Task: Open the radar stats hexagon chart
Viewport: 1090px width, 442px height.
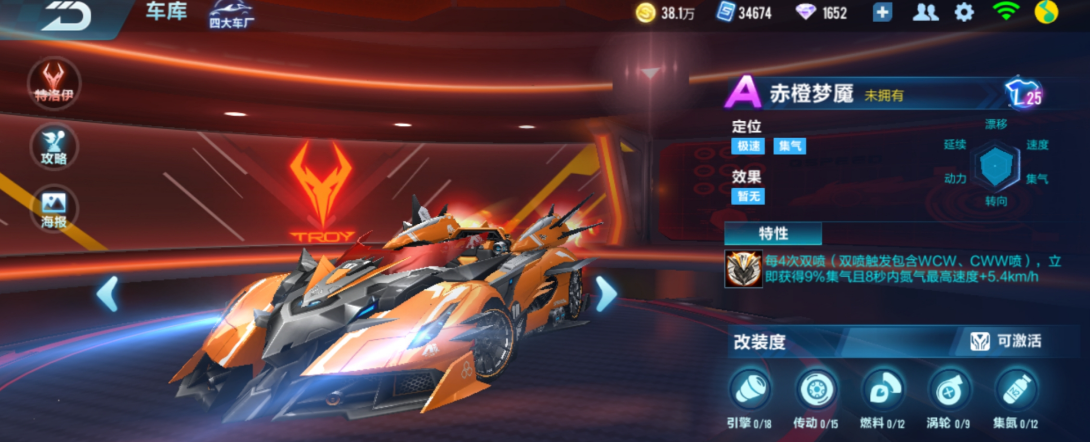Action: (997, 163)
